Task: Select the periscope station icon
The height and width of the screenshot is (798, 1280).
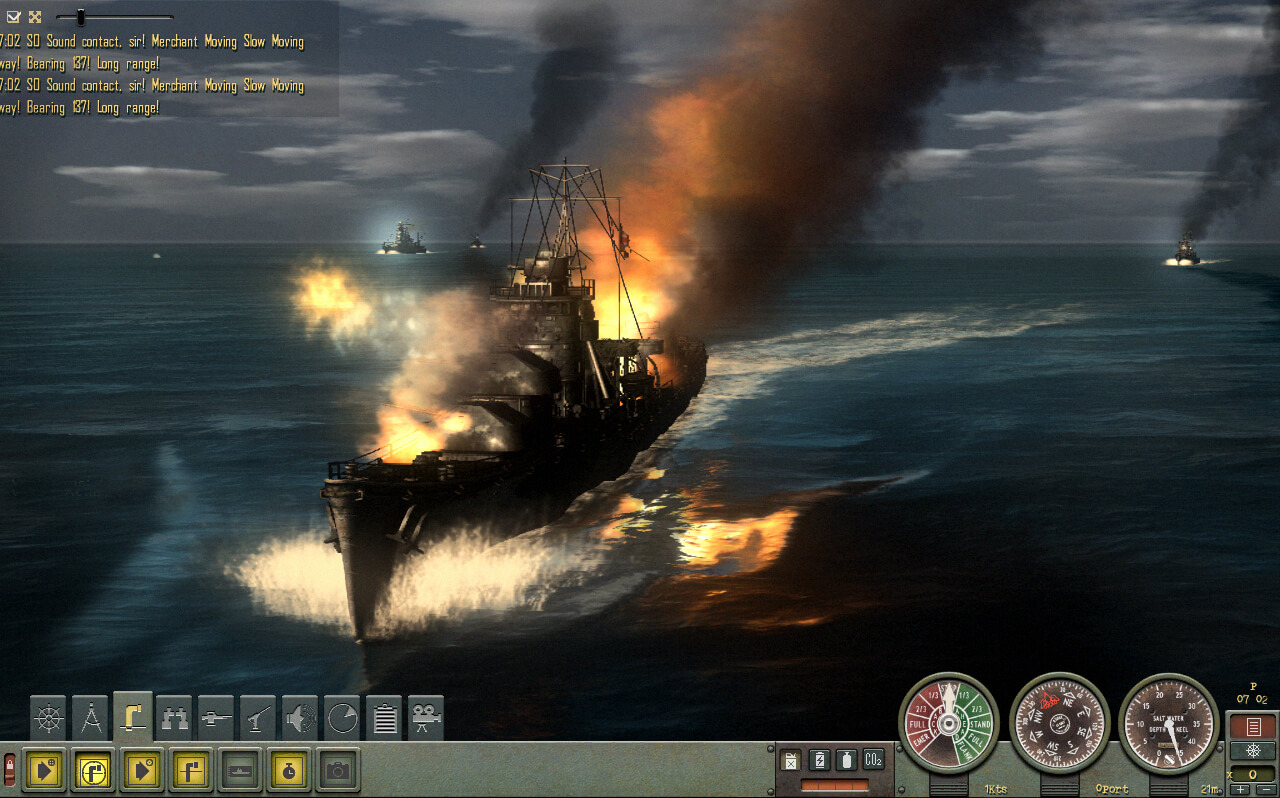Action: point(133,716)
